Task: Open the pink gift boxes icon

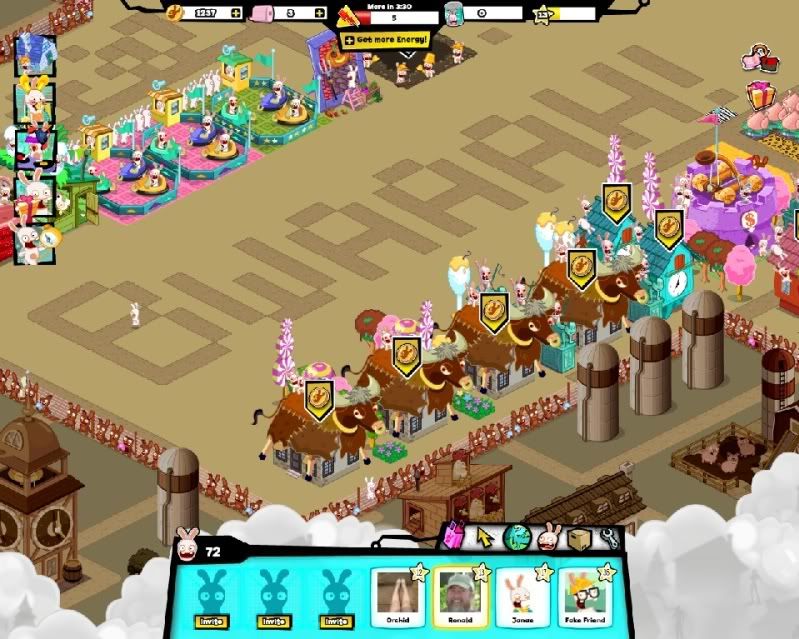Action: coord(763,98)
